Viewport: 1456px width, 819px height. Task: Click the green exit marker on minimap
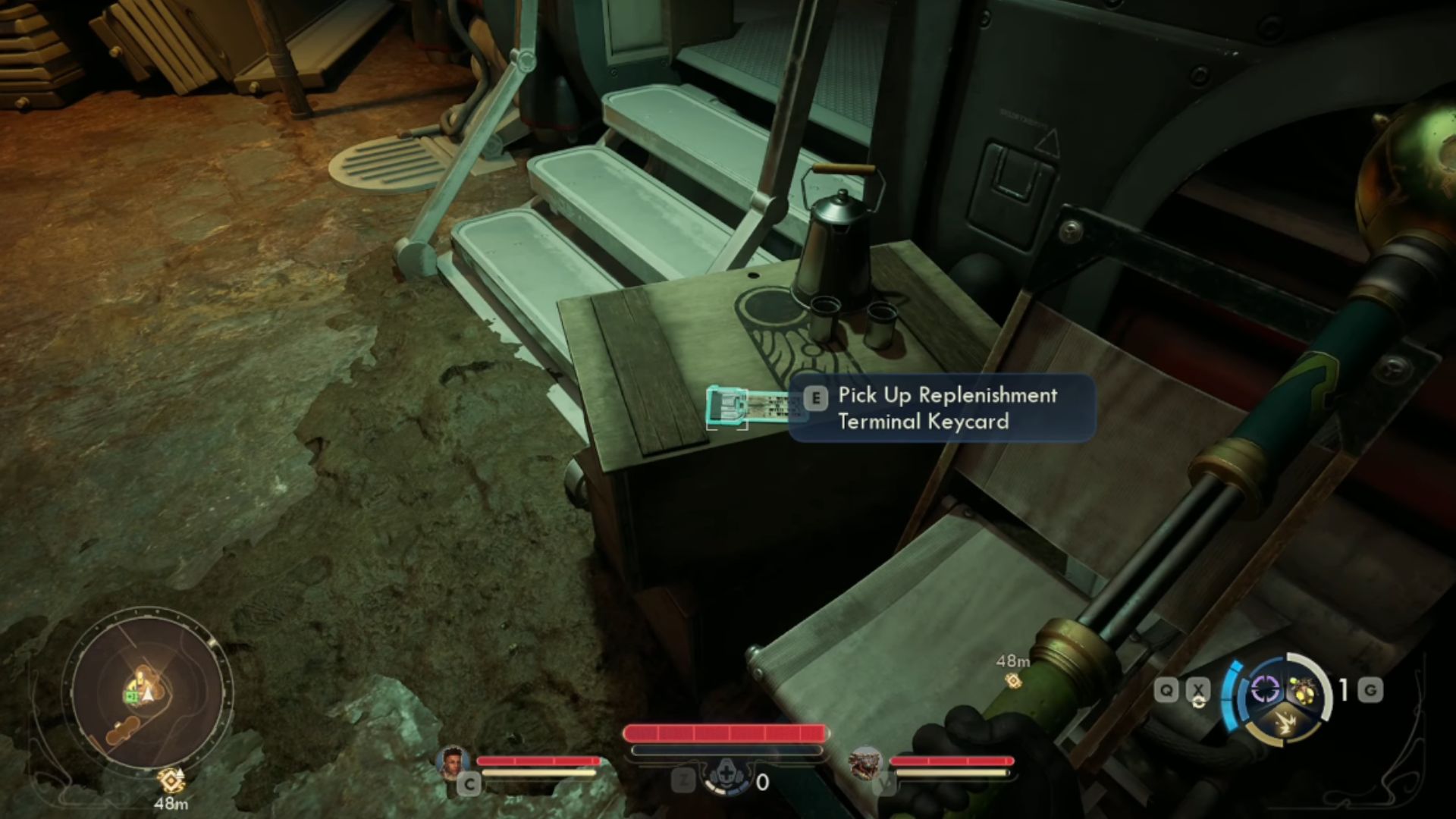tap(130, 696)
